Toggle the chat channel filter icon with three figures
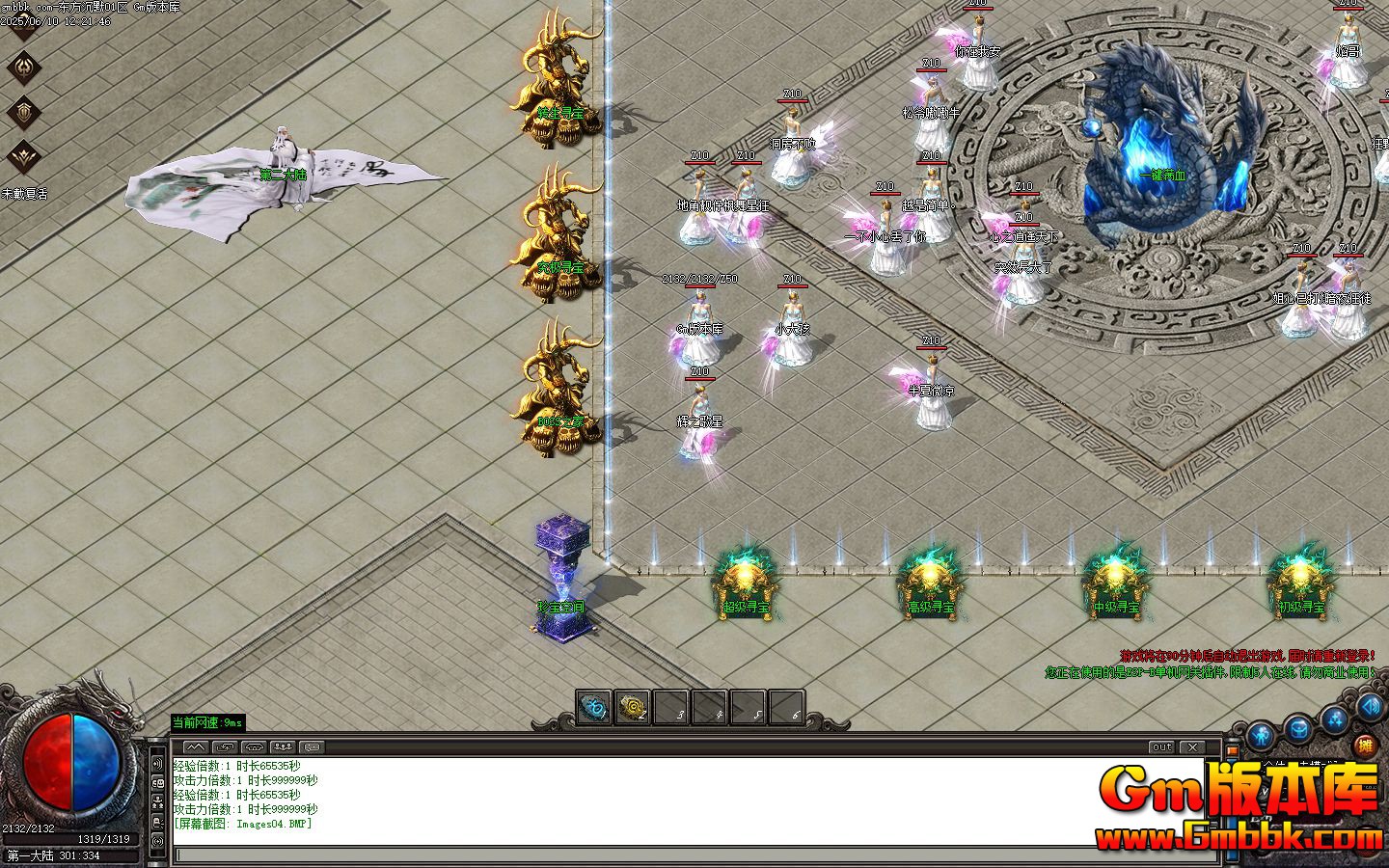Screen dimensions: 1389x868 tap(282, 746)
